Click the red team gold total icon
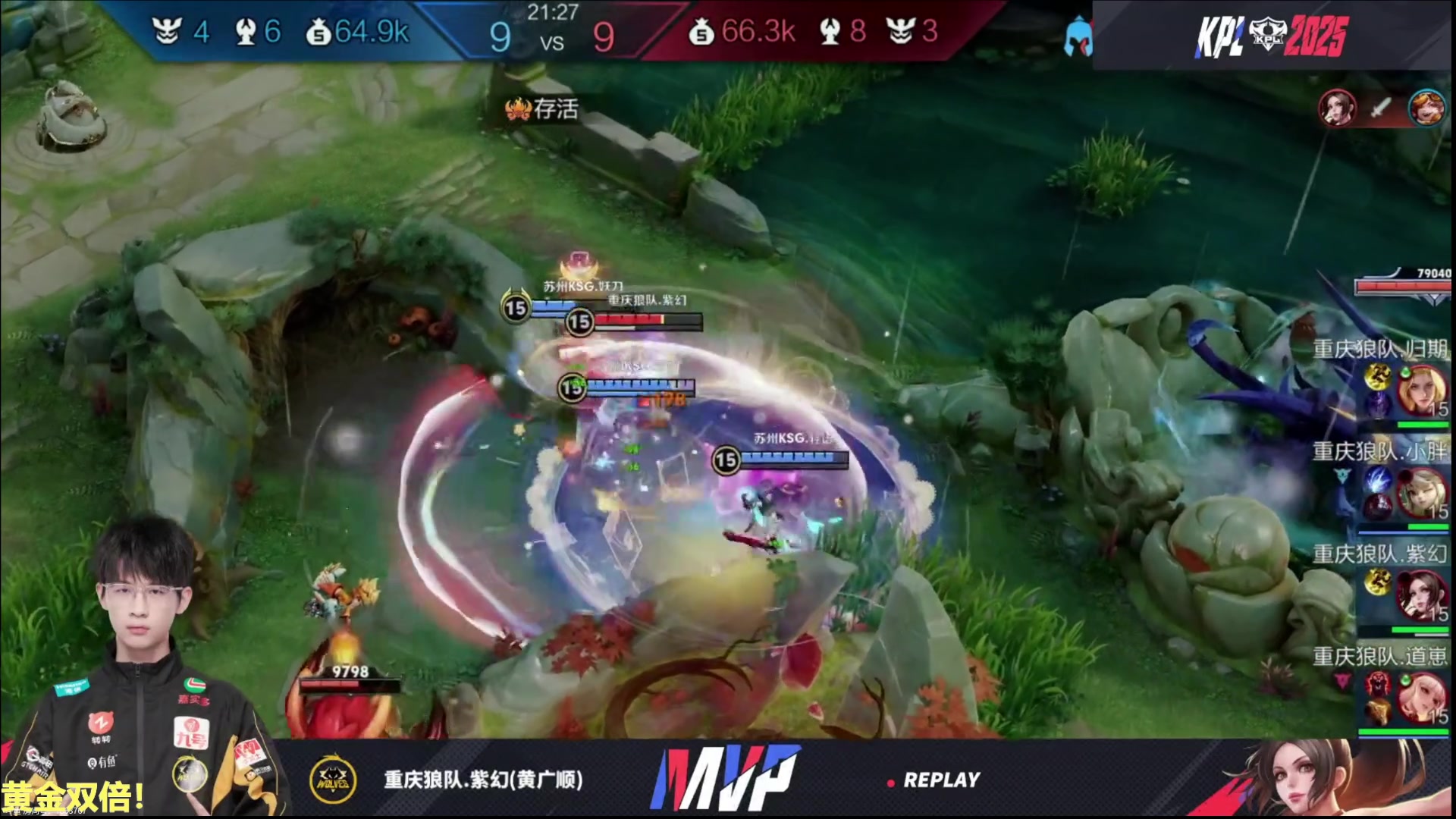The height and width of the screenshot is (819, 1456). click(701, 33)
